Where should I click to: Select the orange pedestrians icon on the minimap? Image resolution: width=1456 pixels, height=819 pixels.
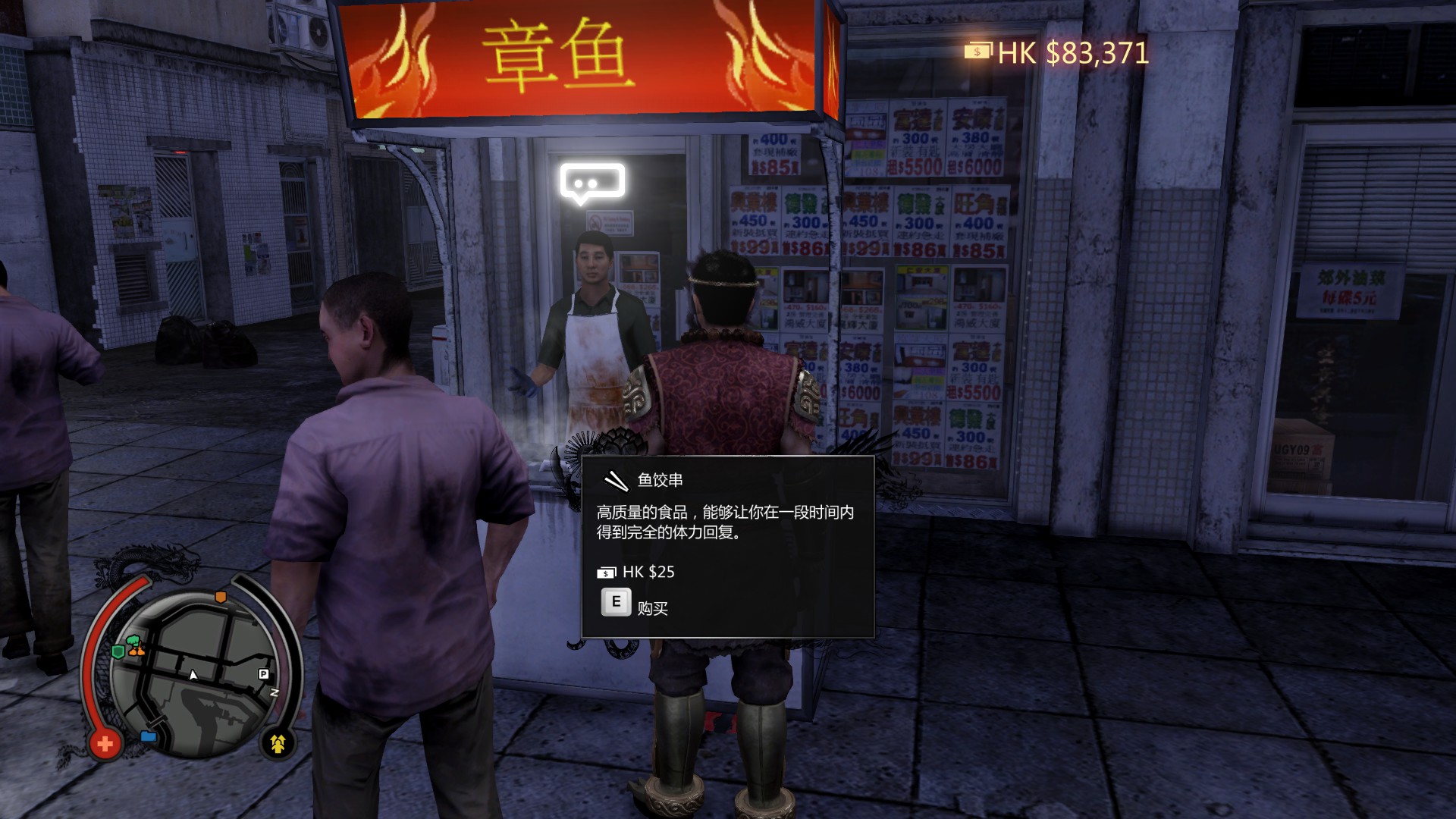coord(138,651)
